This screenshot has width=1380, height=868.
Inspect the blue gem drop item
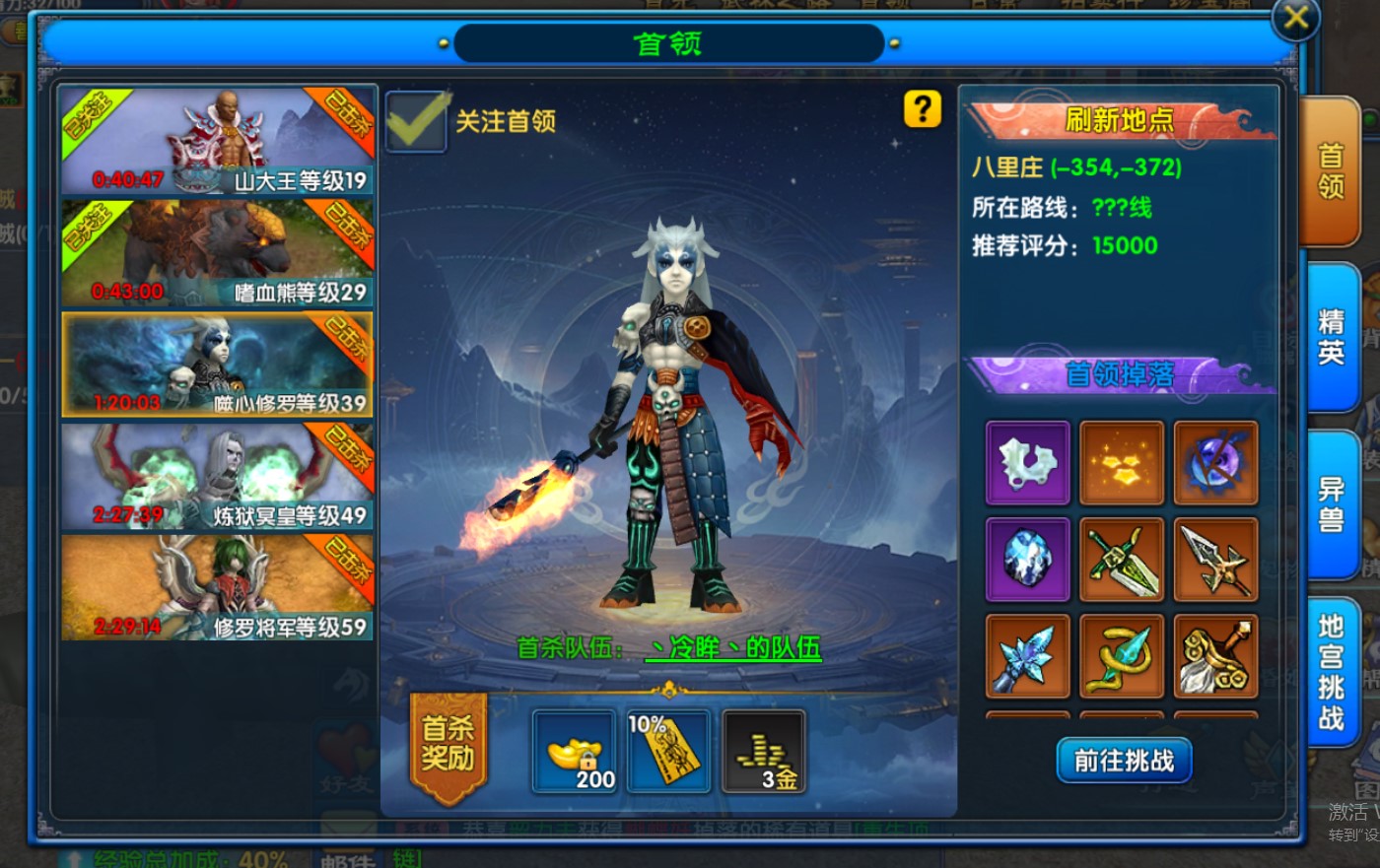pyautogui.click(x=1027, y=559)
